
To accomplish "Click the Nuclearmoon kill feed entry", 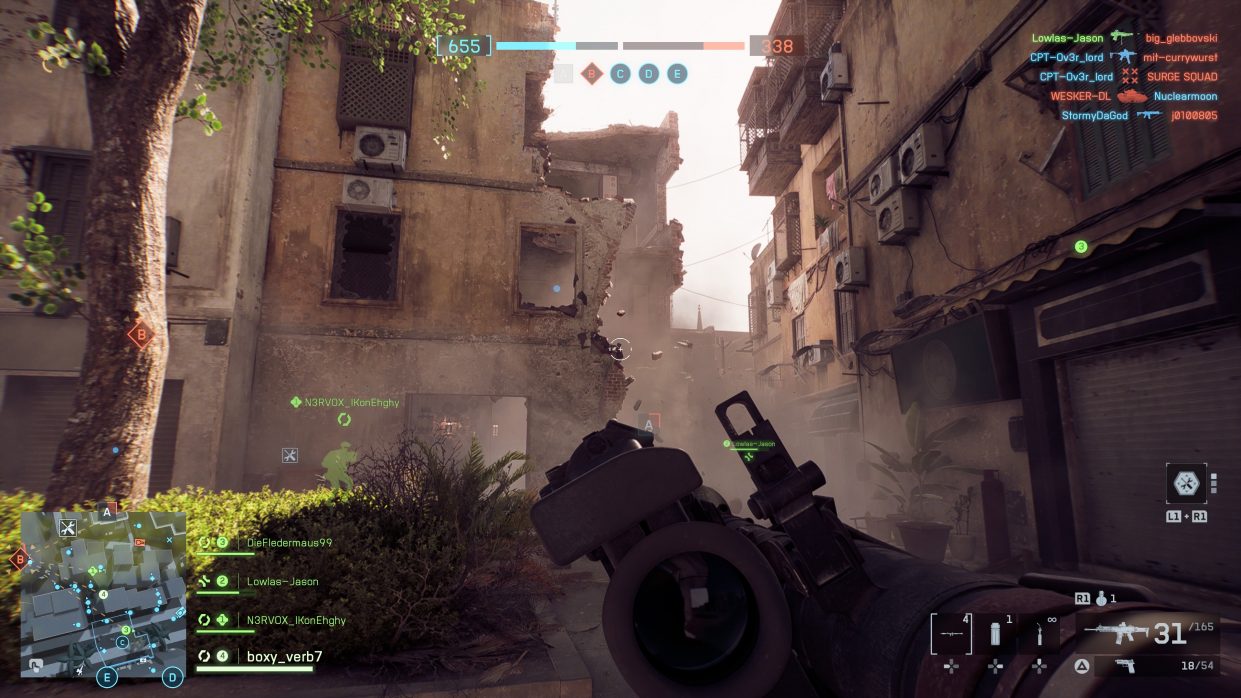I will [x=1185, y=96].
